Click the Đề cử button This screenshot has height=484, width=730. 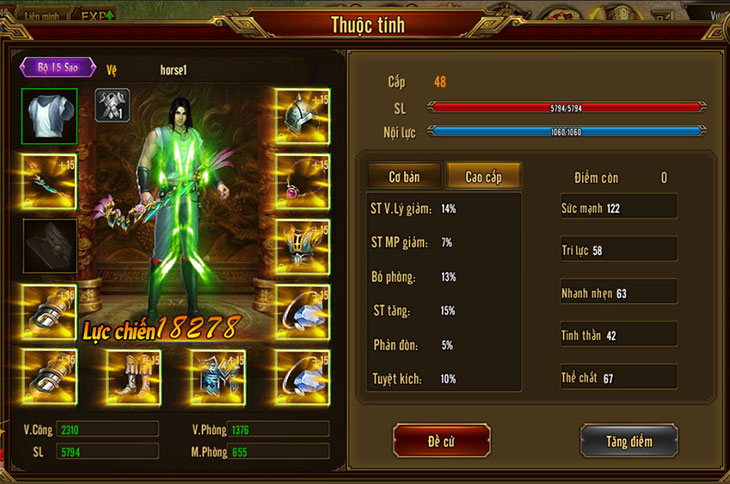441,440
